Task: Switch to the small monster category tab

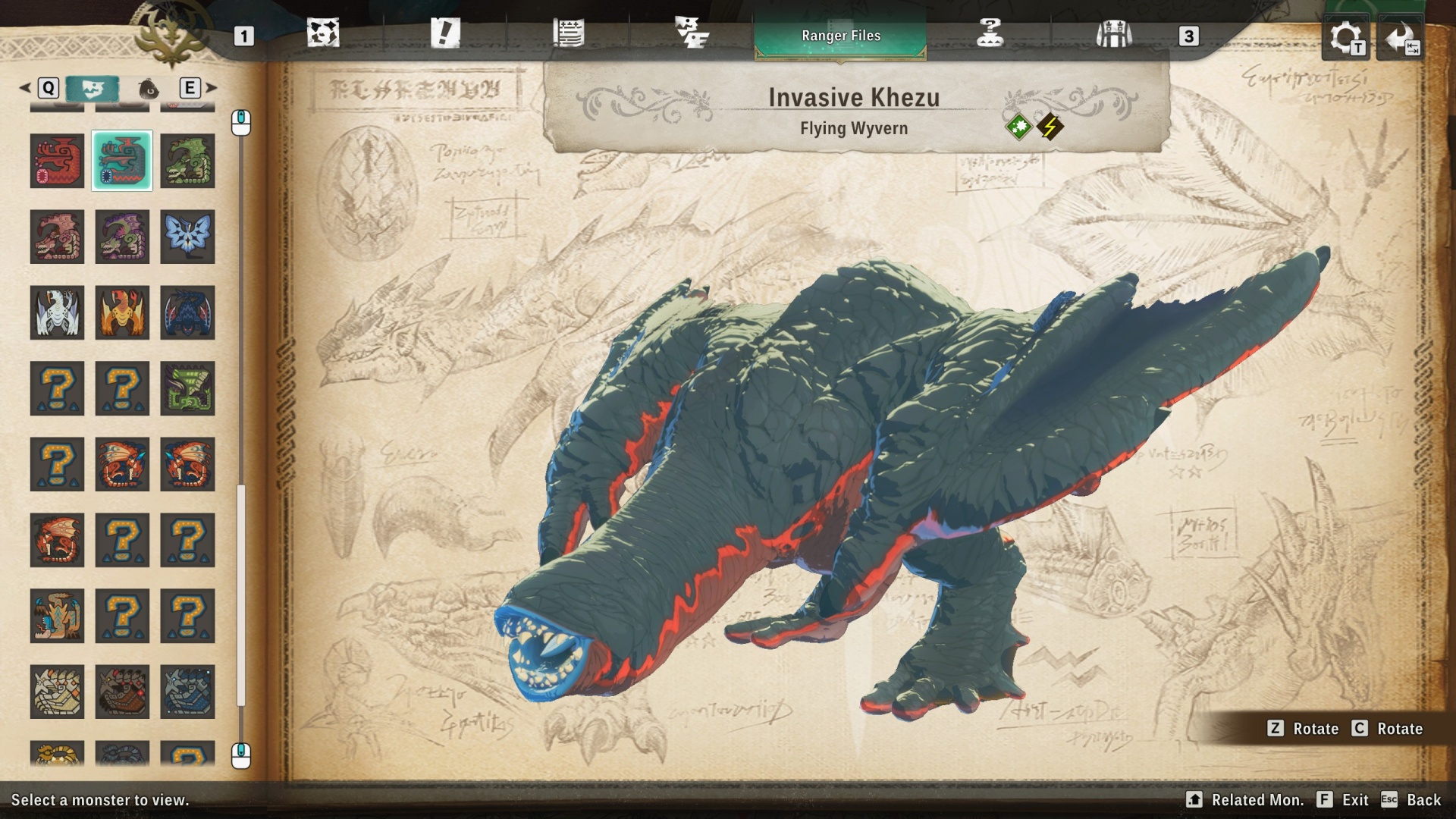Action: click(149, 88)
